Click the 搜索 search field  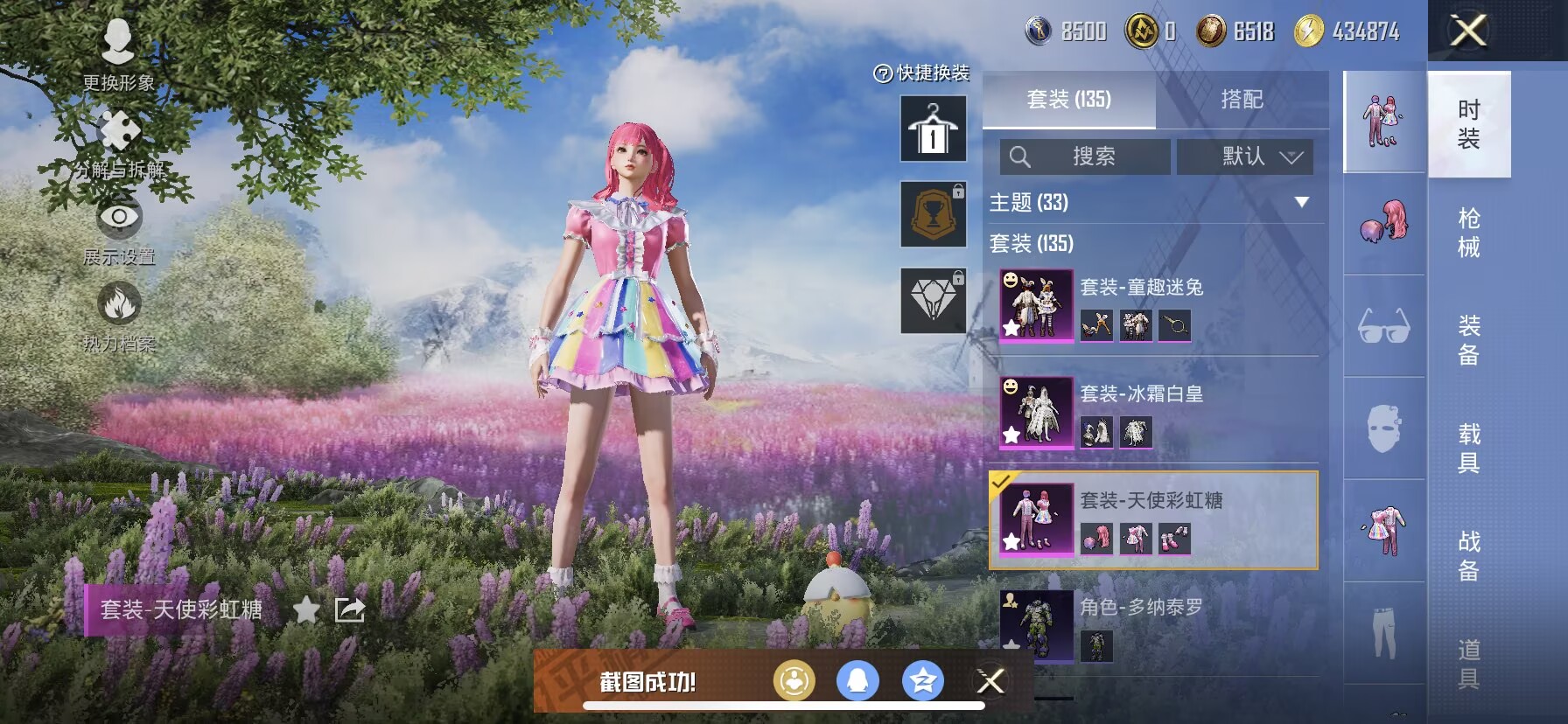pyautogui.click(x=1085, y=157)
